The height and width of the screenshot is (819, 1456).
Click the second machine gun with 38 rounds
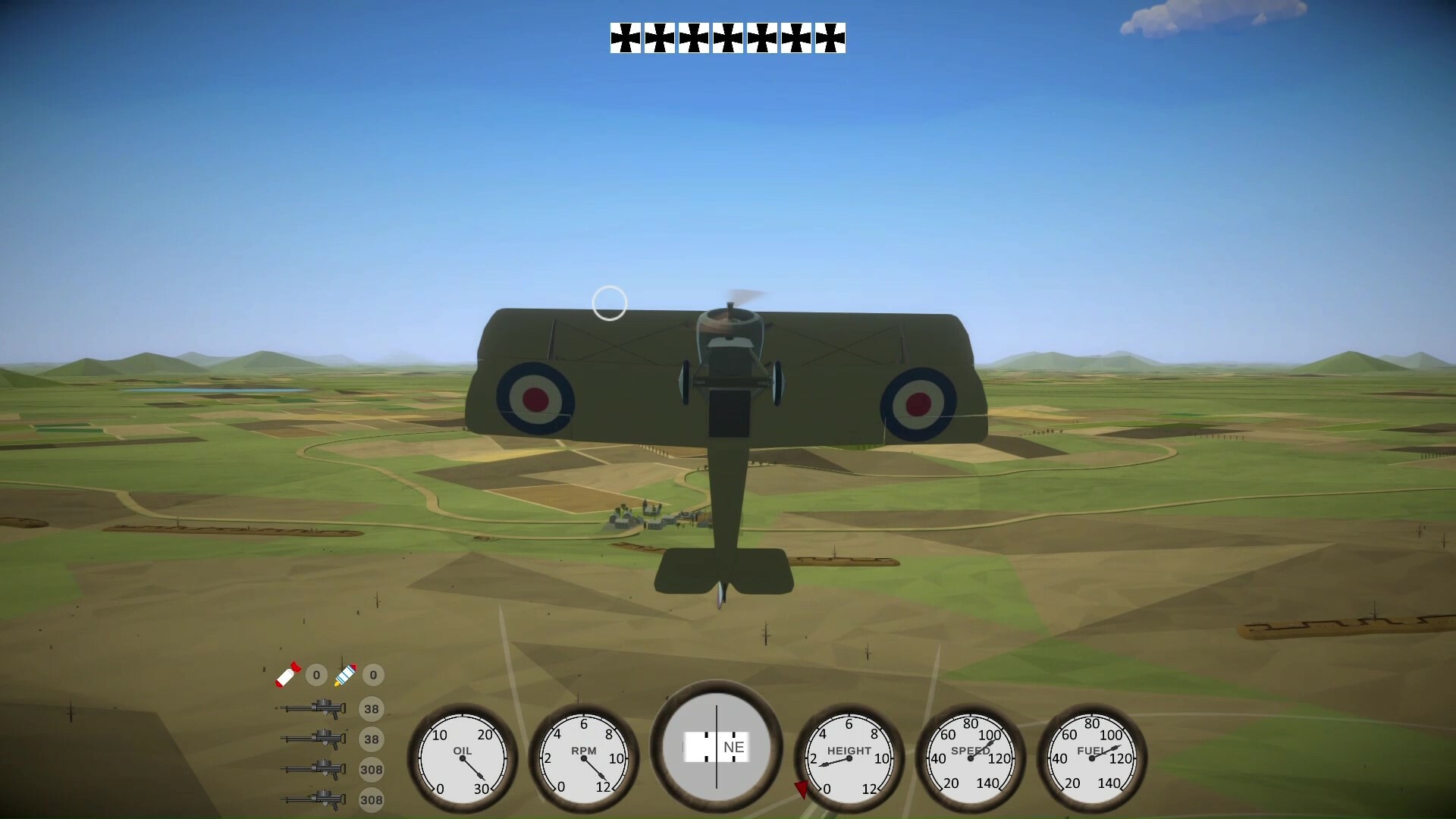(x=311, y=739)
